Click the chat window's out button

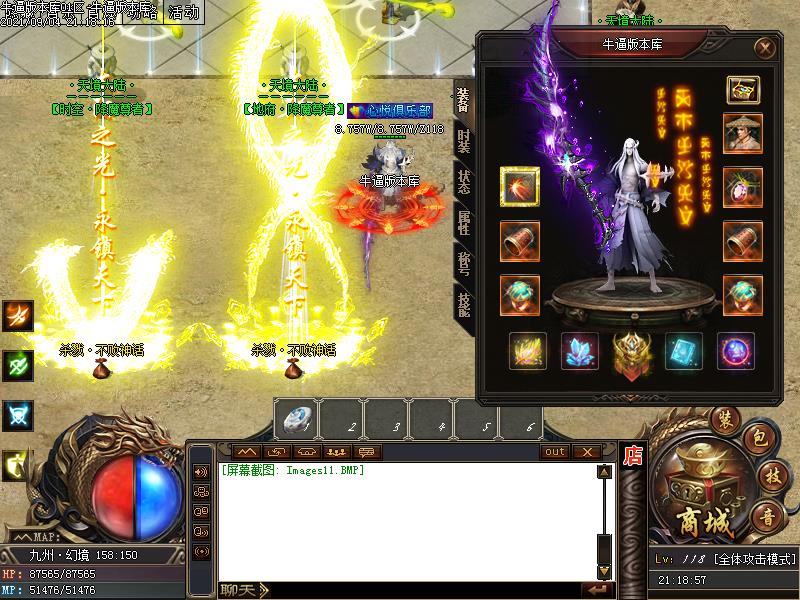(555, 452)
